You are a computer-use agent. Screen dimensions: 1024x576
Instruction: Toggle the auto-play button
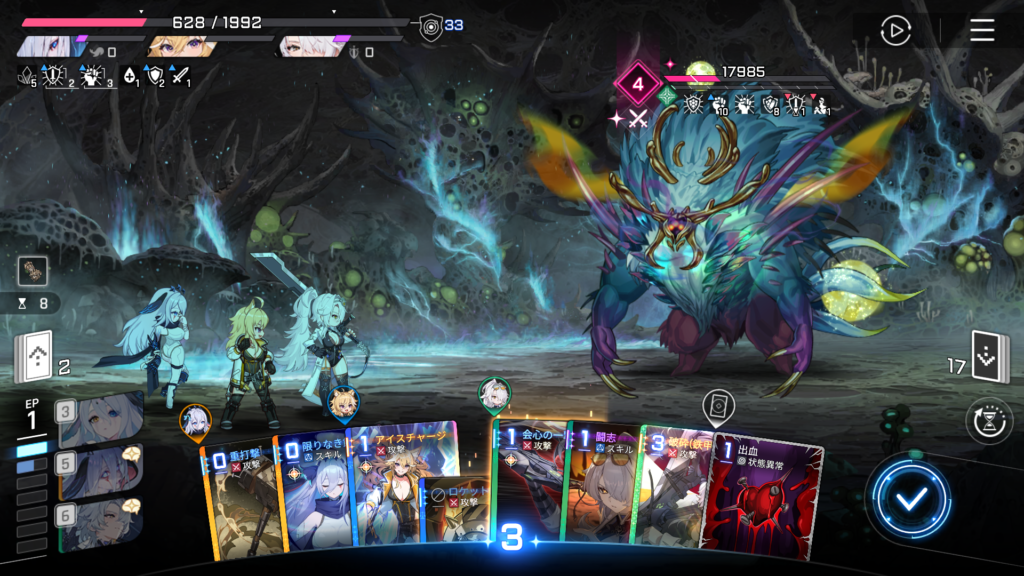click(x=895, y=31)
